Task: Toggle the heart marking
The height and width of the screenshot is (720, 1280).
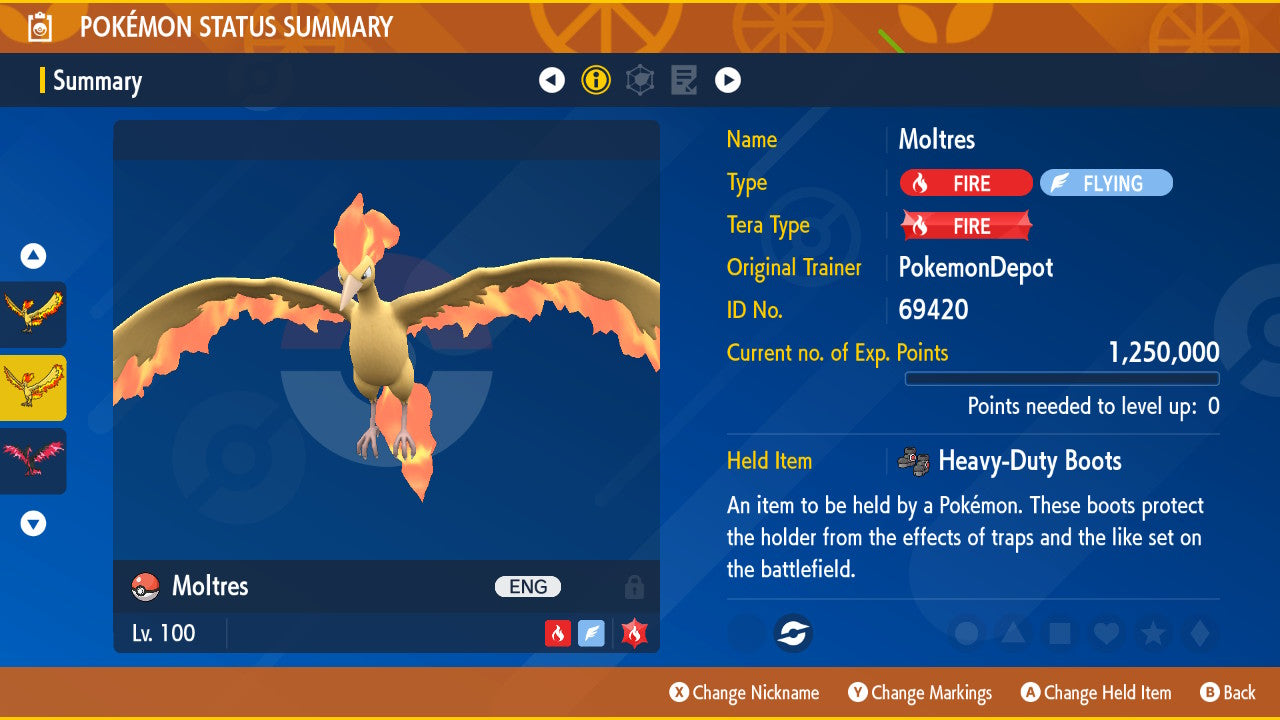Action: (x=1105, y=633)
